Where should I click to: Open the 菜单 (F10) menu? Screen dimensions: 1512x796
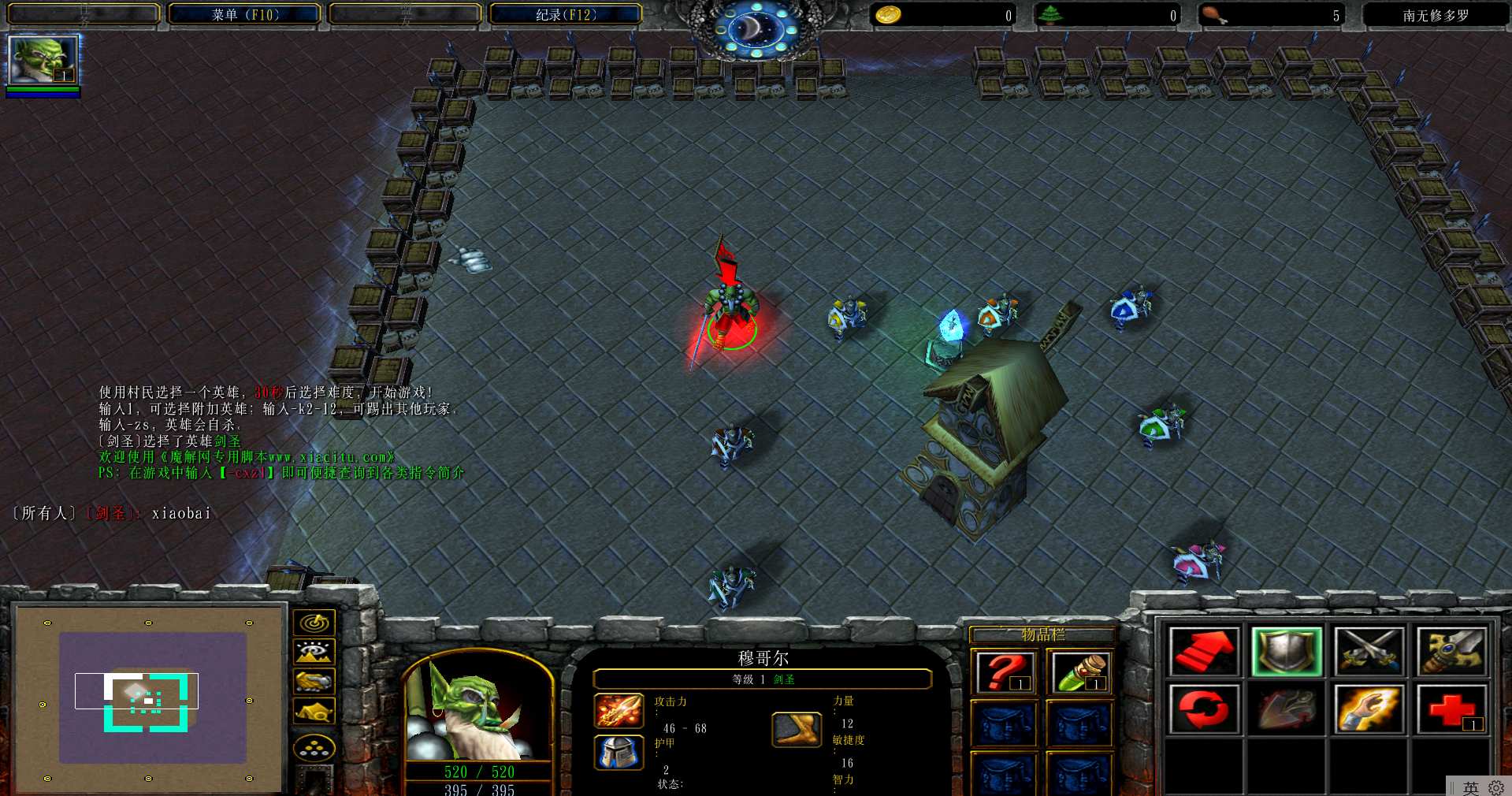pos(245,14)
